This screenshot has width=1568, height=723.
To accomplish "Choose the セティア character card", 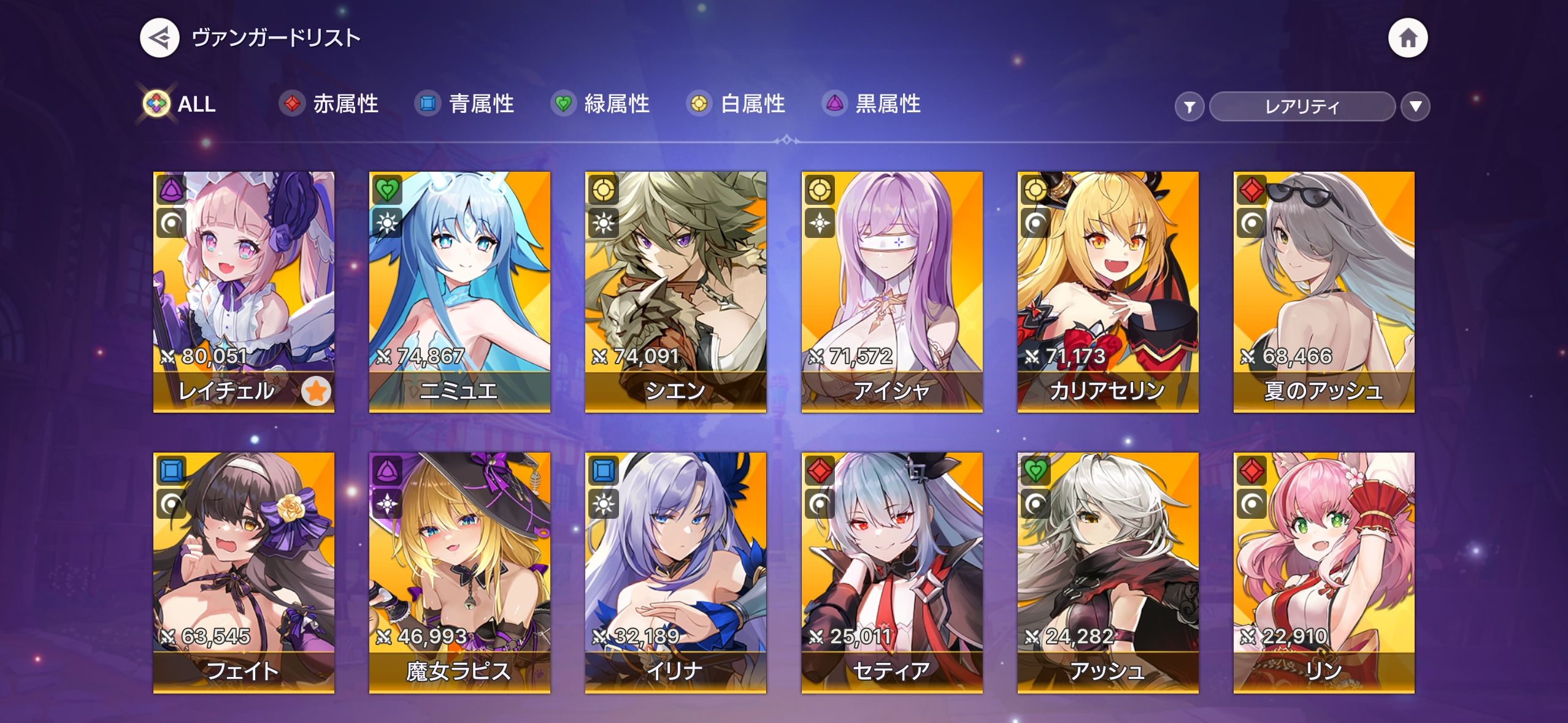I will 892,572.
